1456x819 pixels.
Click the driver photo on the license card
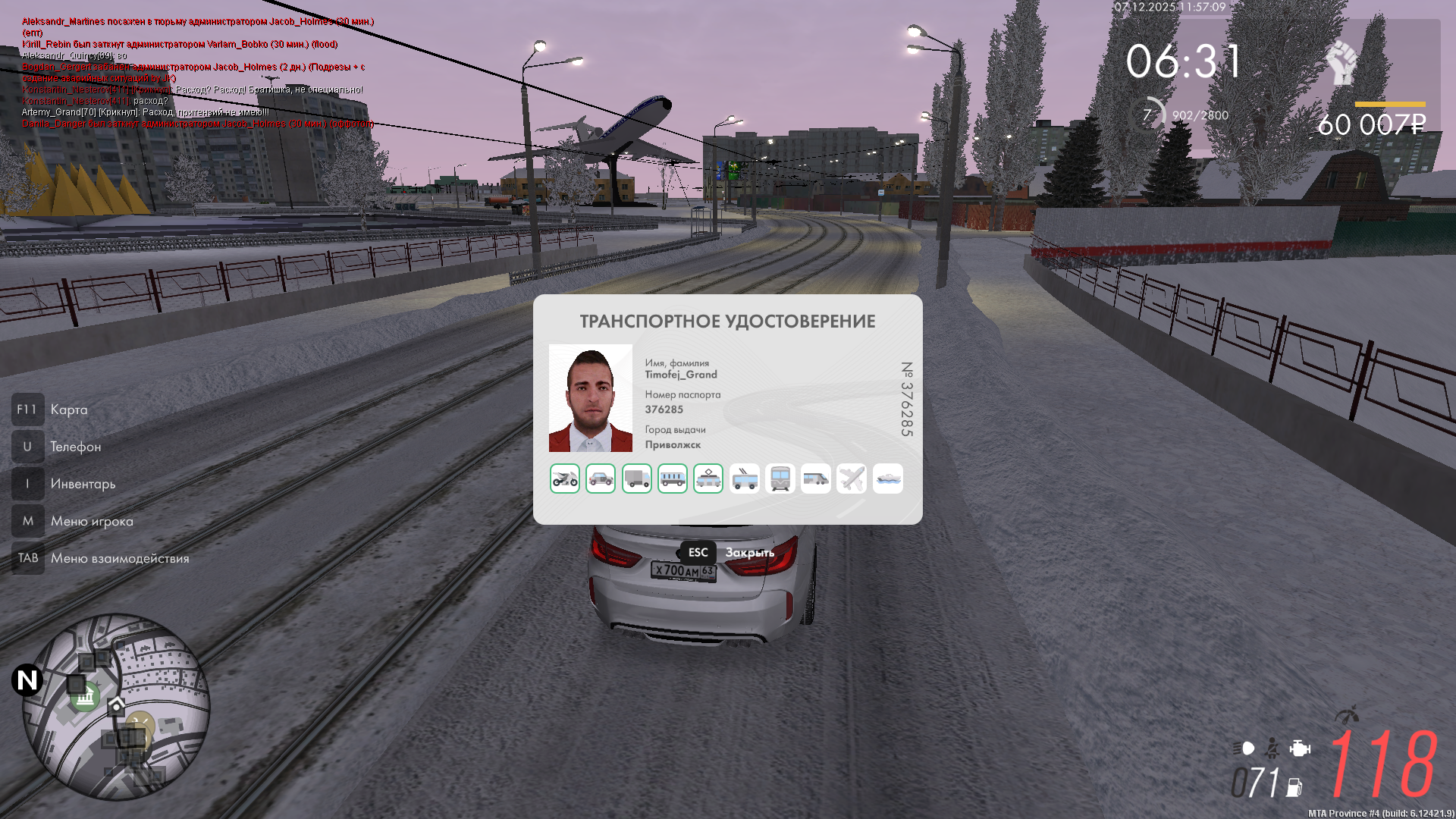(x=591, y=398)
